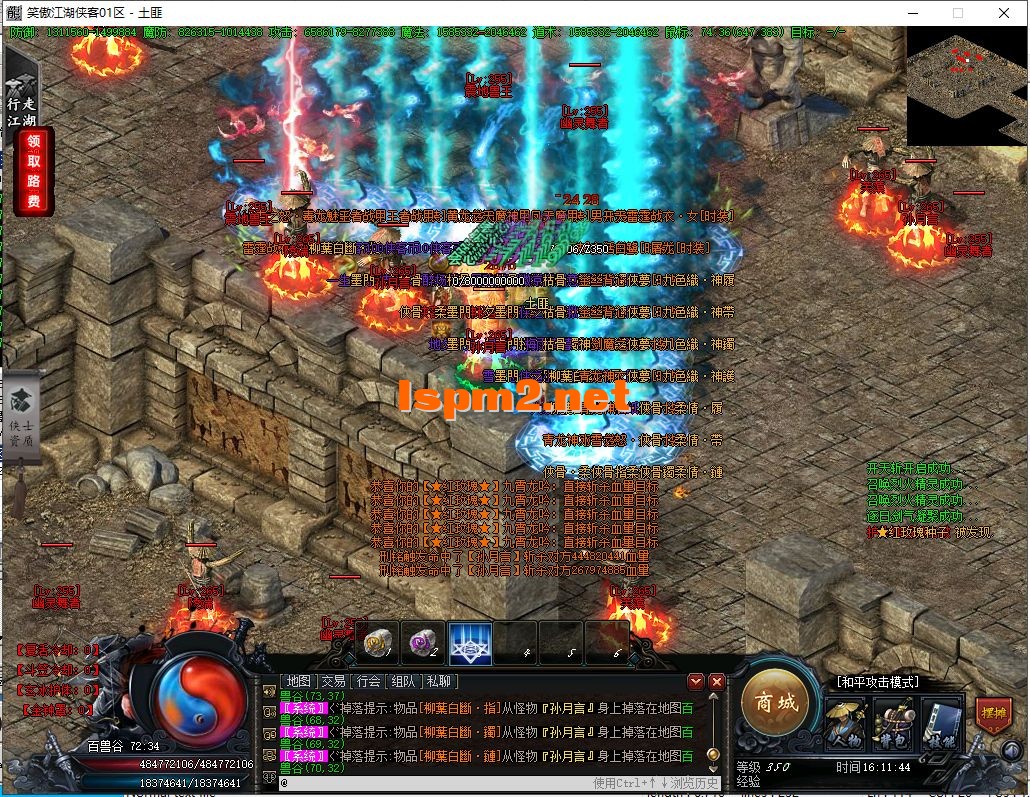This screenshot has height=797, width=1030.
Task: Use the purple scroll in hotbar slot 2
Action: click(x=423, y=643)
